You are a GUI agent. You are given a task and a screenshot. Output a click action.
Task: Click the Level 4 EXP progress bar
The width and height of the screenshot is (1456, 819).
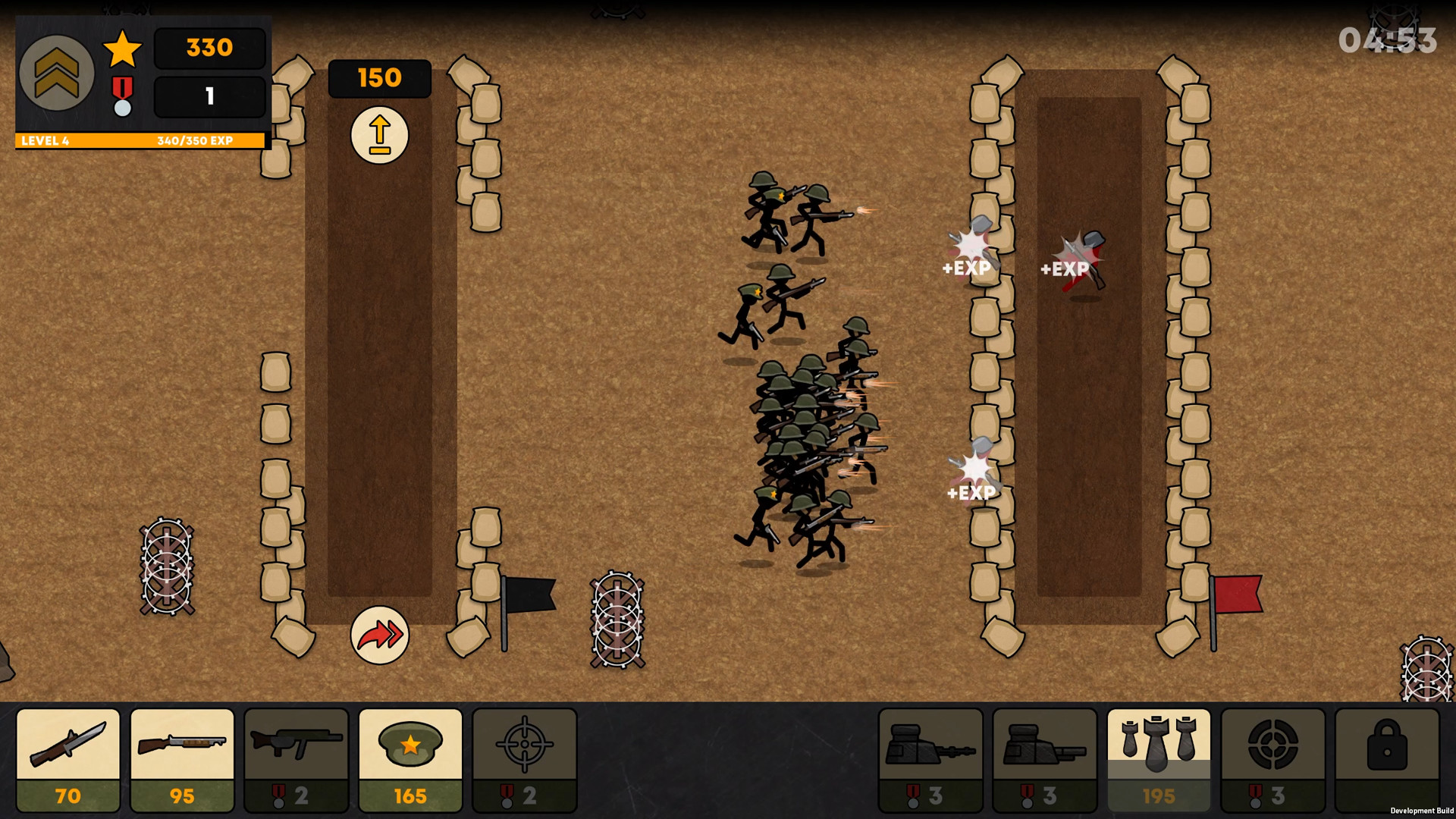pos(139,140)
